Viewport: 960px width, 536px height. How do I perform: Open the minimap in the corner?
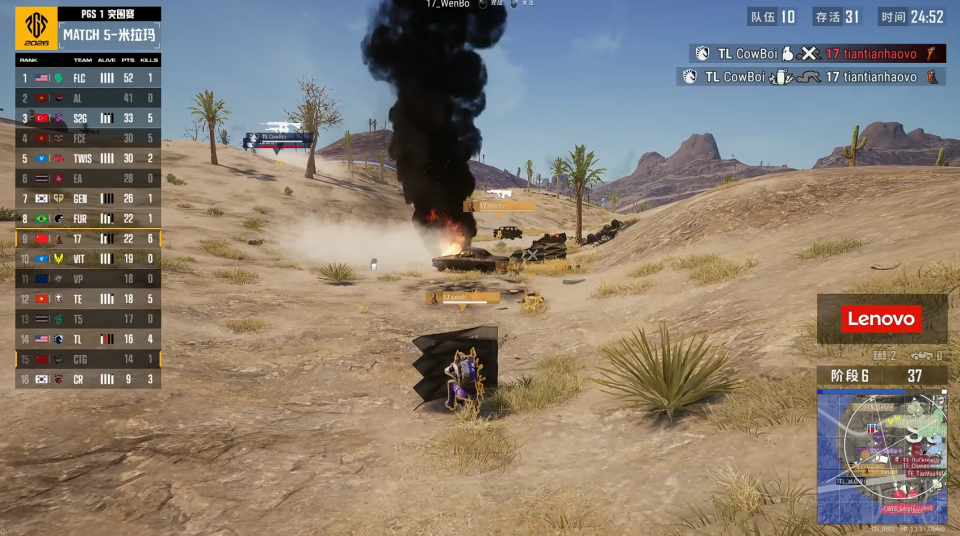tap(882, 456)
